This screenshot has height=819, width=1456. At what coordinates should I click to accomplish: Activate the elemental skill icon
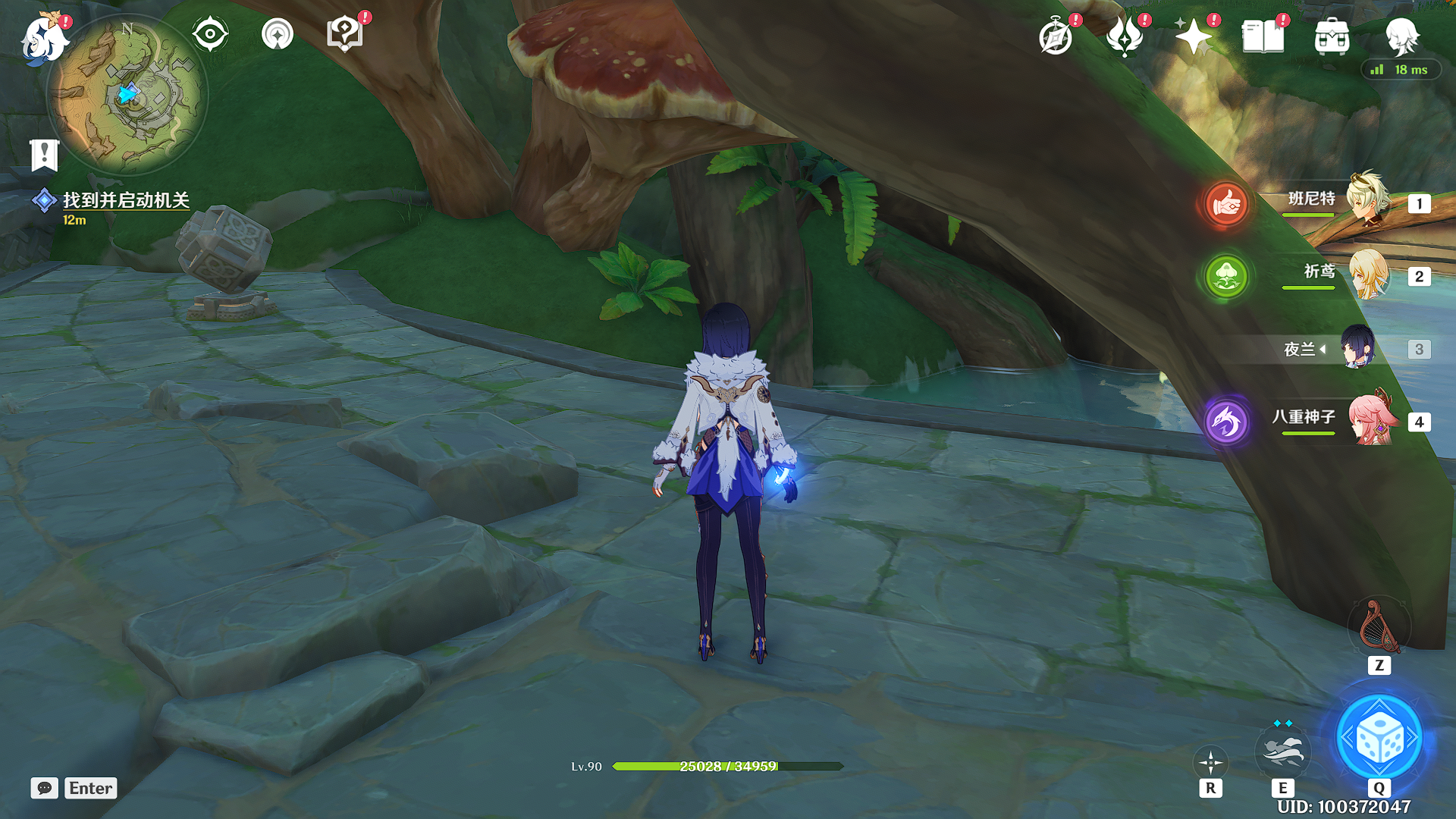pos(1282,751)
